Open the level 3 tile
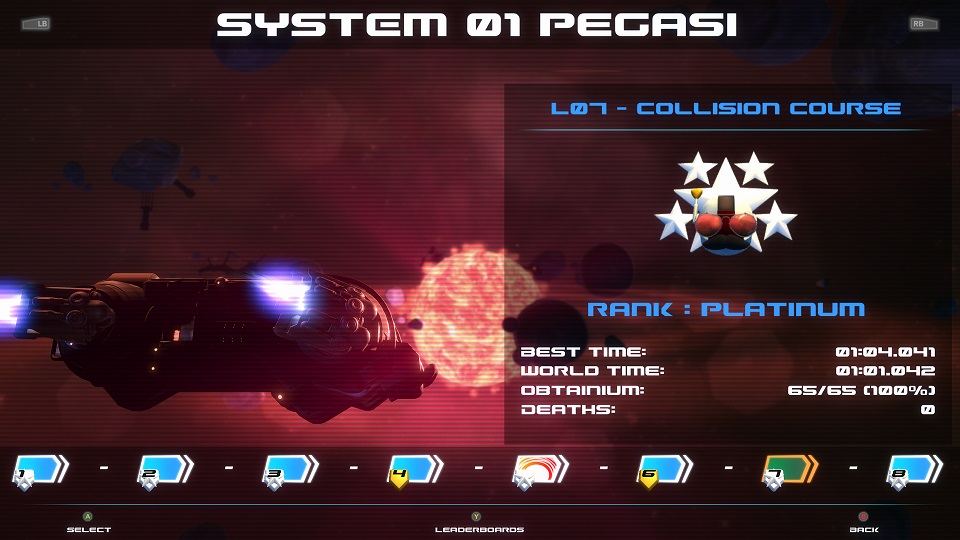 pos(290,469)
